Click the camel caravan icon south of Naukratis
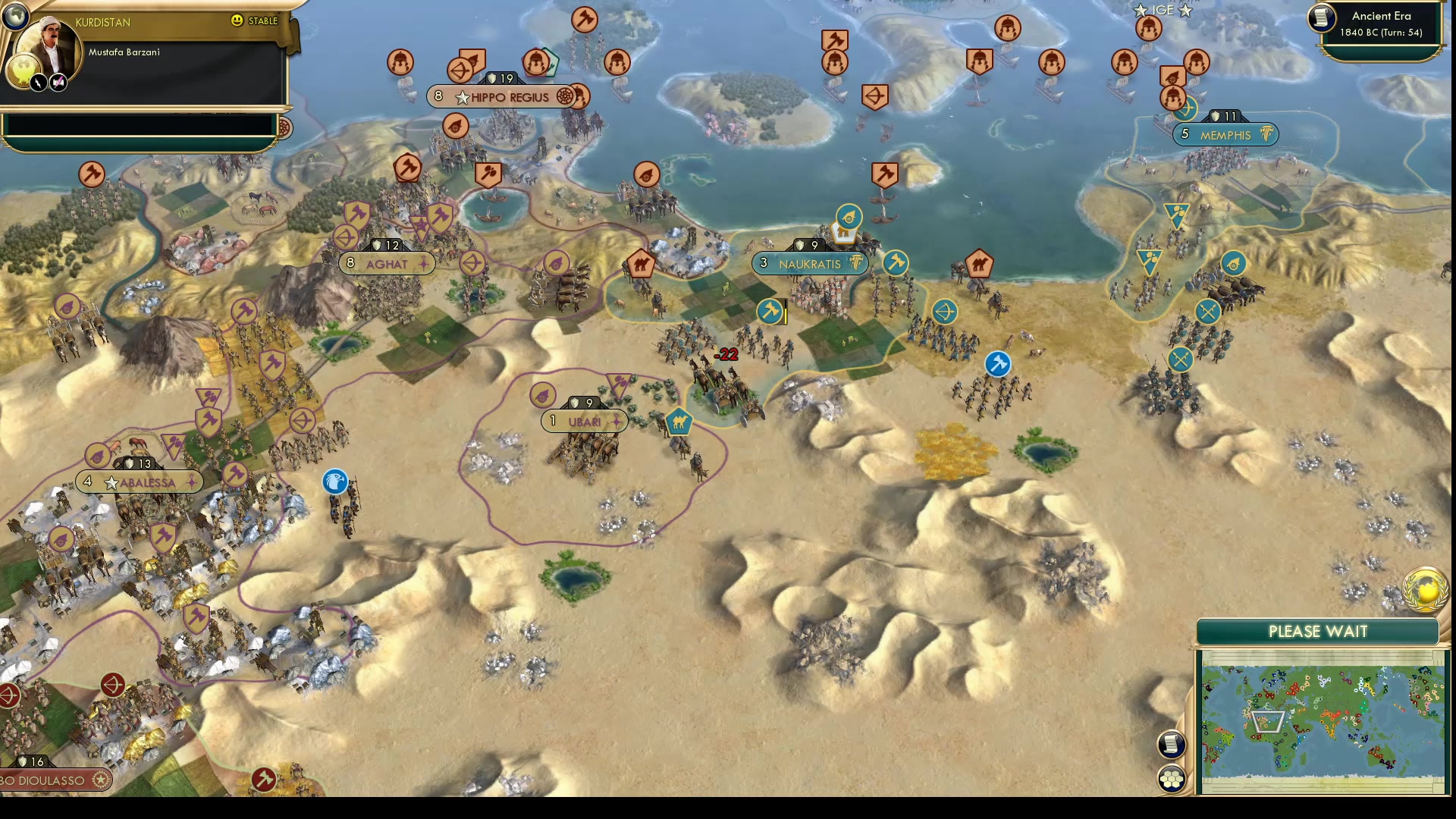The image size is (1456, 819). click(x=677, y=422)
